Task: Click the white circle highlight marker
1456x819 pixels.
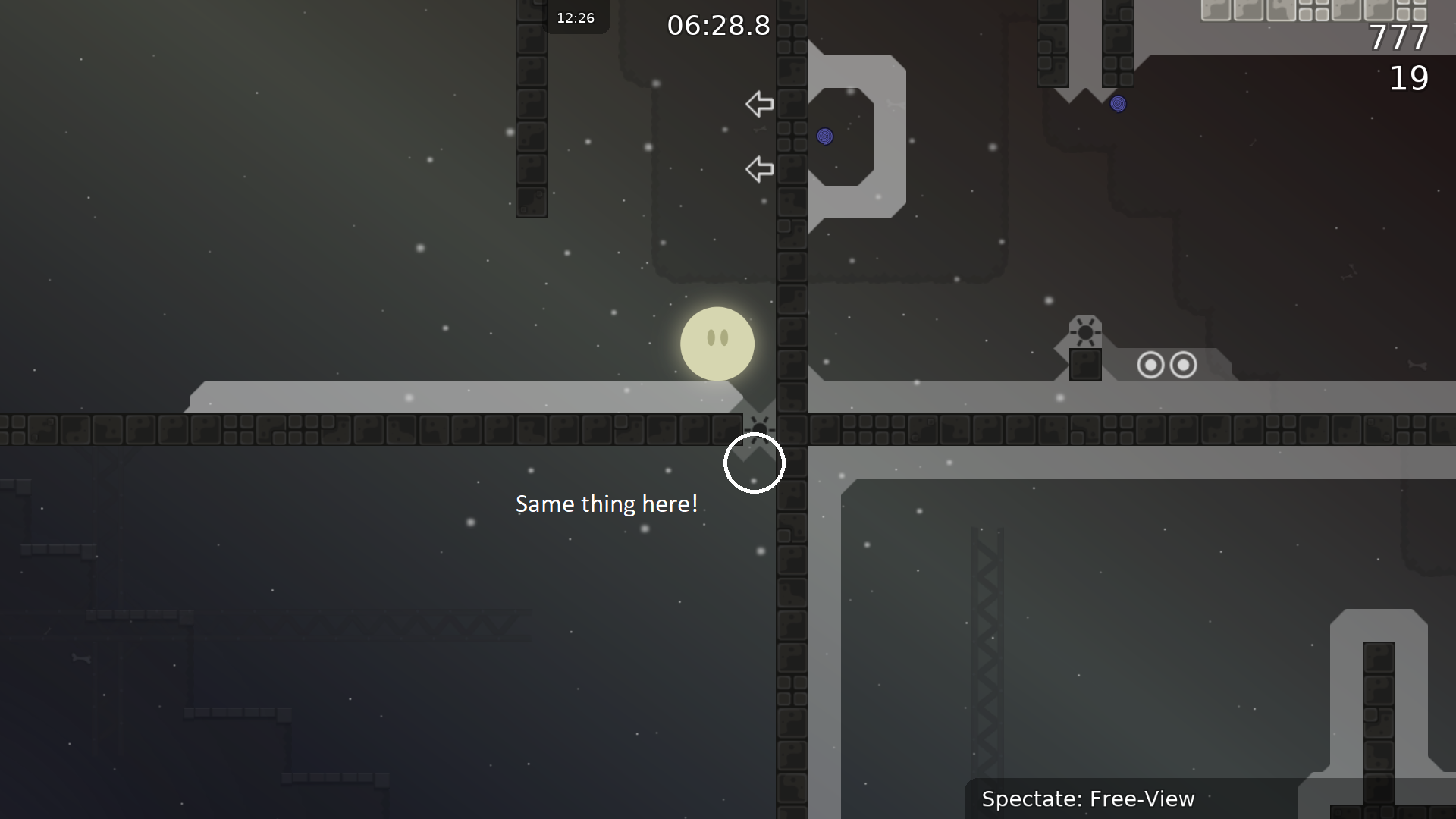Action: (755, 463)
